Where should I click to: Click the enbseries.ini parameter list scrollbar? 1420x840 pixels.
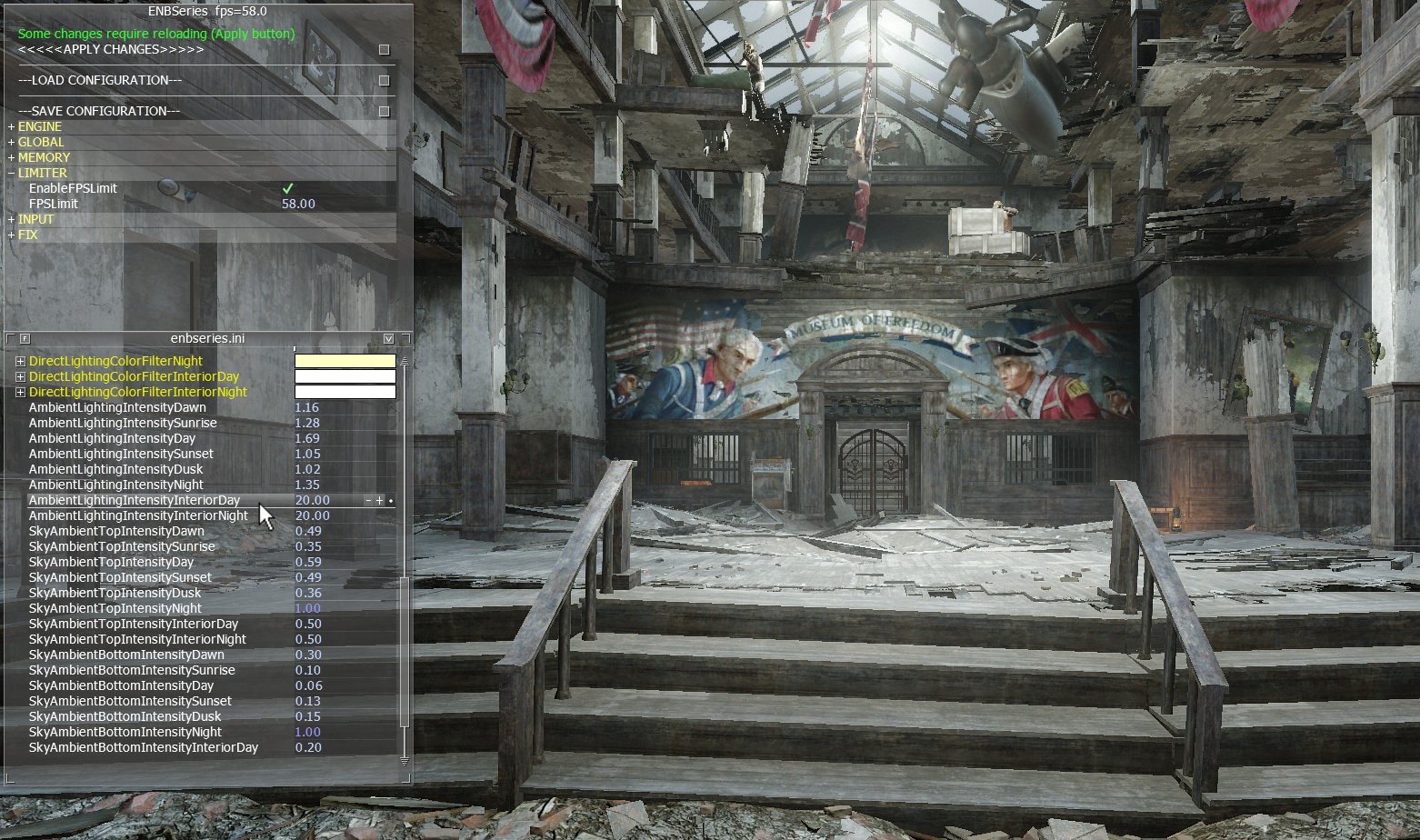(405, 650)
